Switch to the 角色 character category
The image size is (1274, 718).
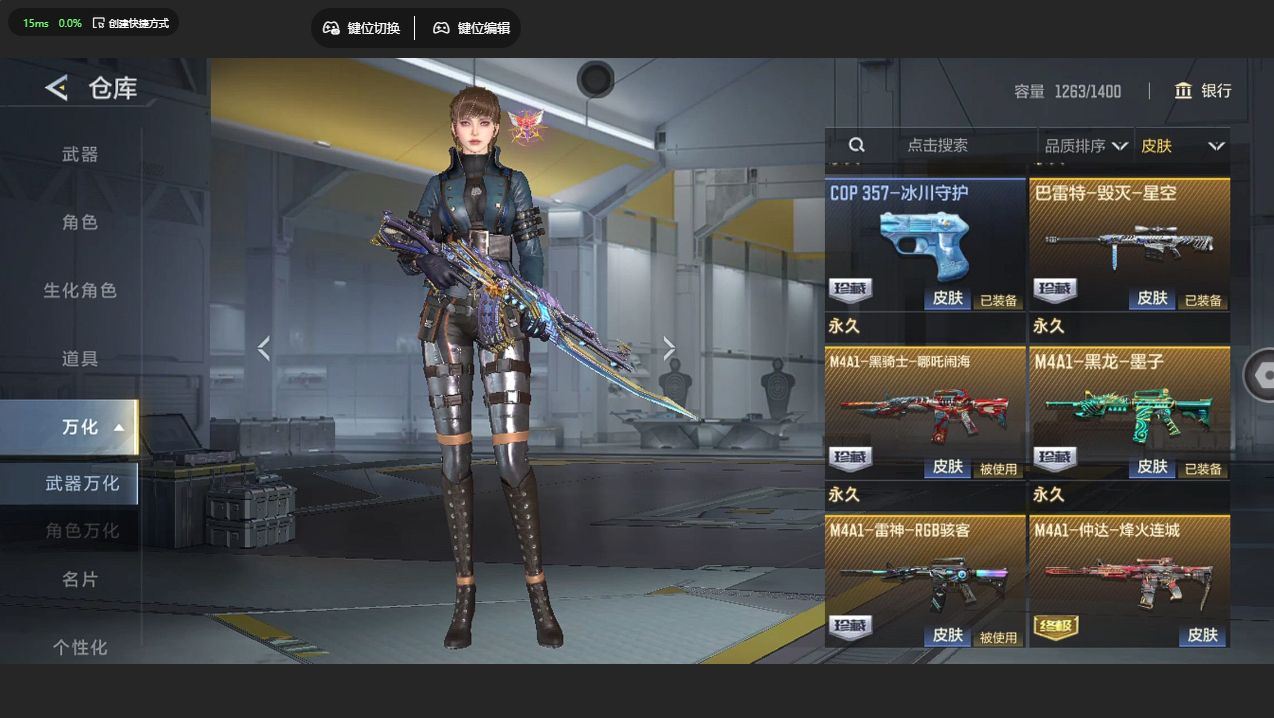[80, 222]
